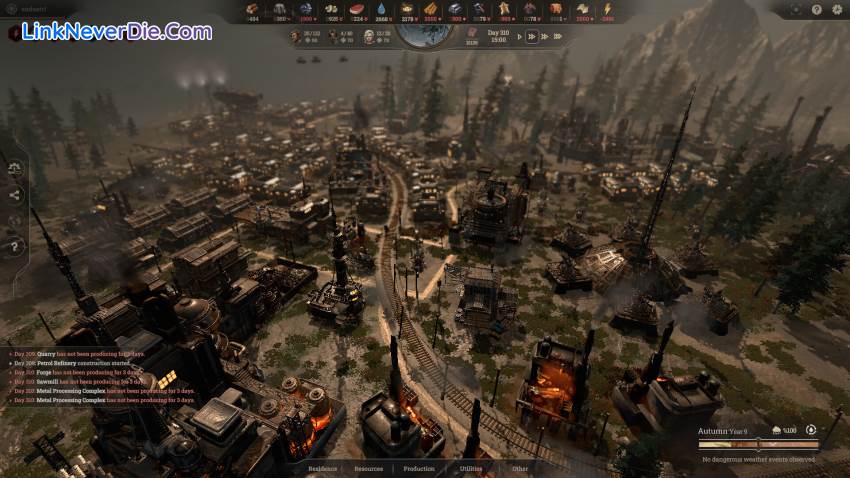Choose the Other build category

pos(521,468)
